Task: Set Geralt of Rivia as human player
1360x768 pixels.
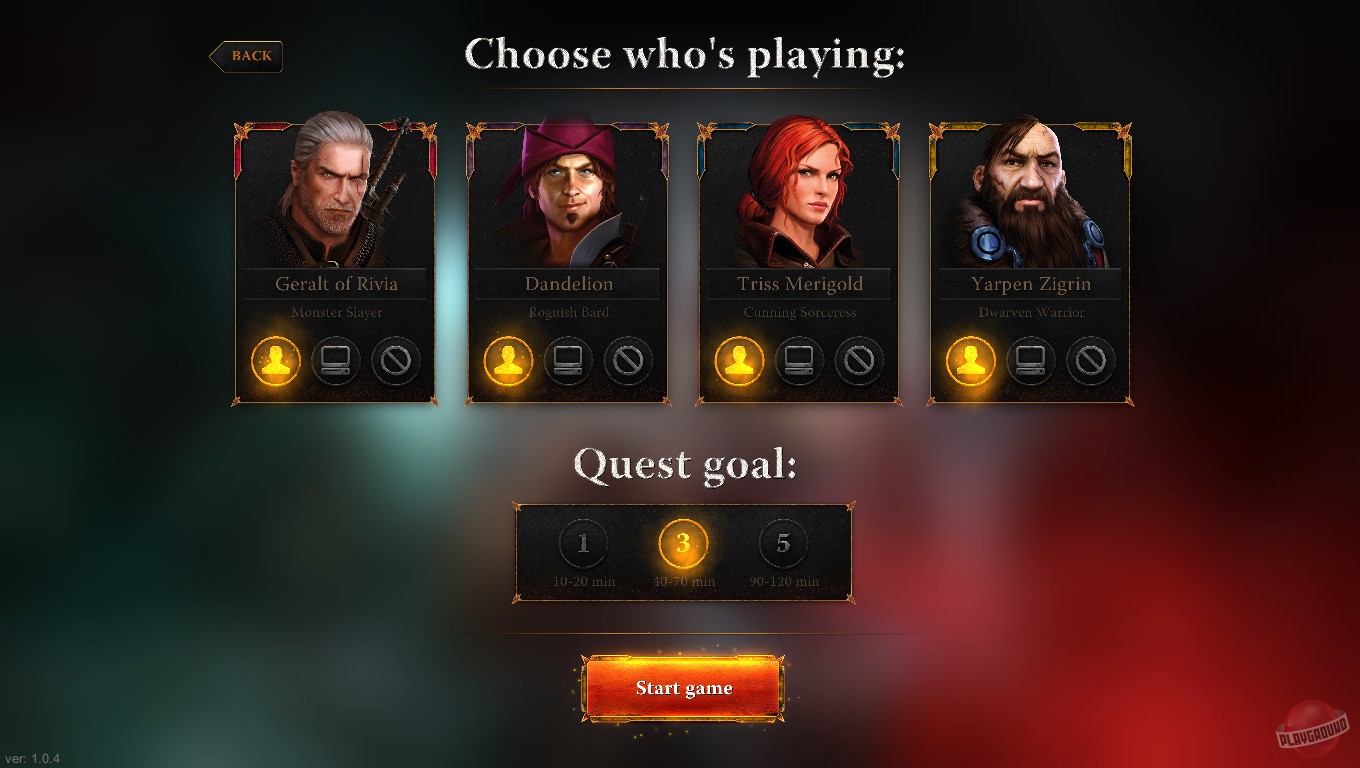Action: click(274, 362)
